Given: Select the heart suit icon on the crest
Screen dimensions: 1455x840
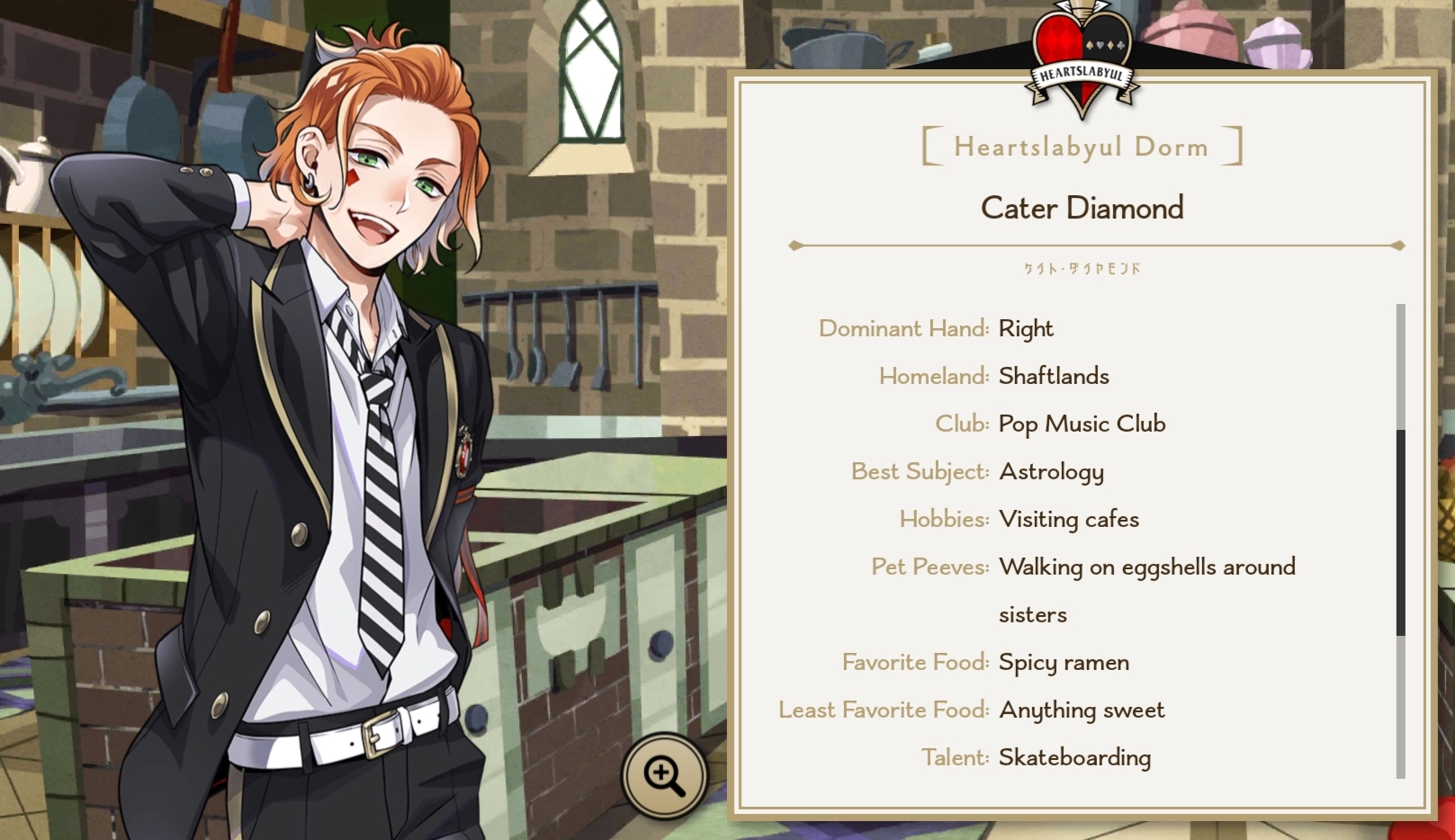Looking at the screenshot, I should [1100, 46].
